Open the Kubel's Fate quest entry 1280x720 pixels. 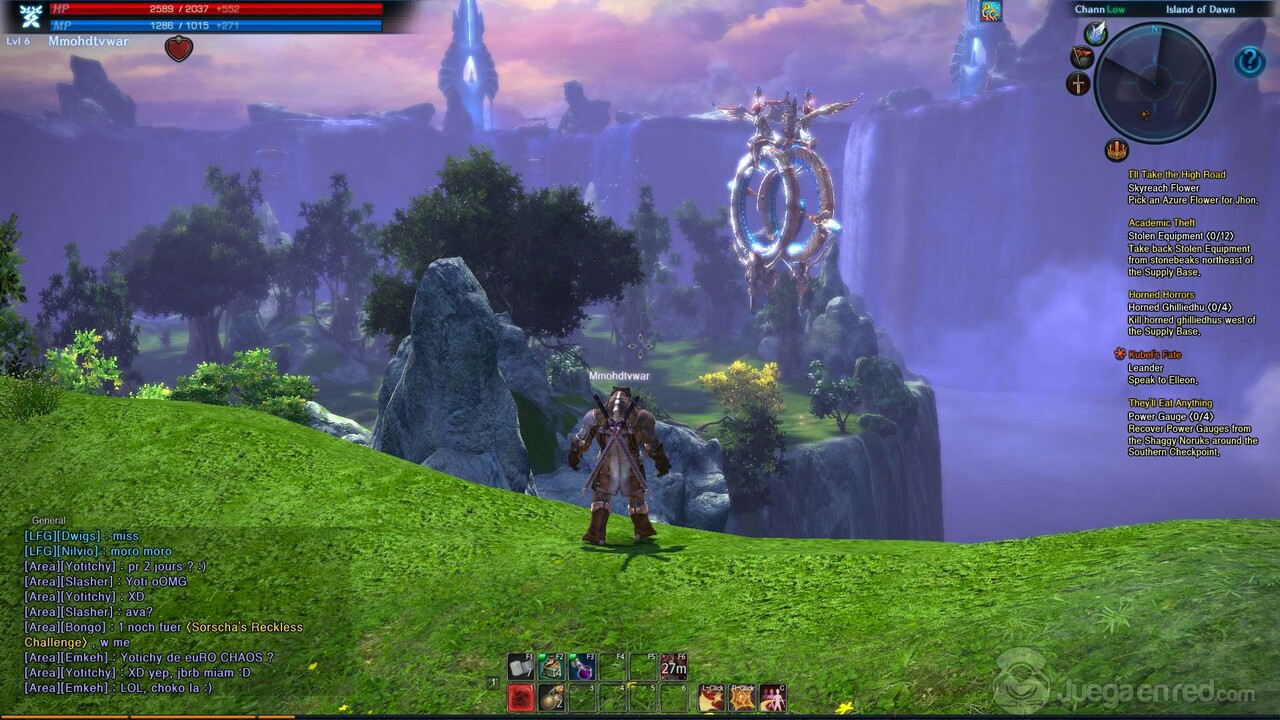coord(1155,355)
